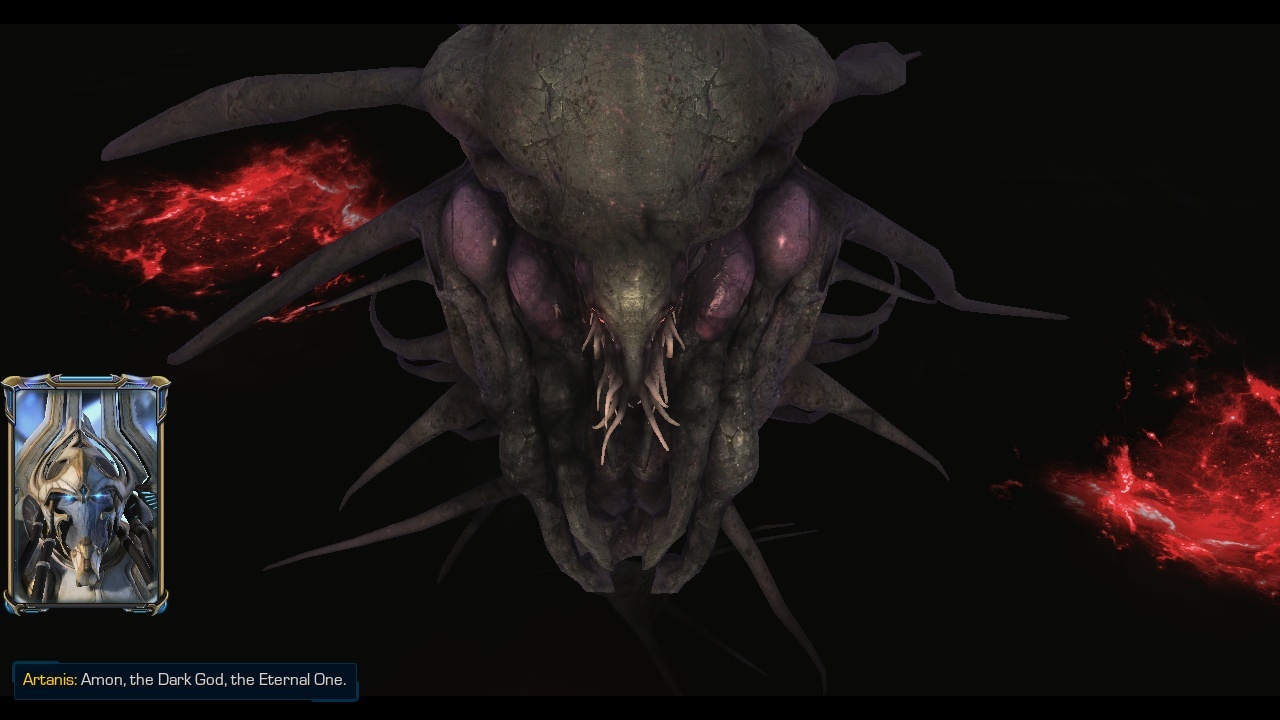Screen dimensions: 1280x720
Task: Select the dark dialogue subtitle box
Action: click(185, 680)
